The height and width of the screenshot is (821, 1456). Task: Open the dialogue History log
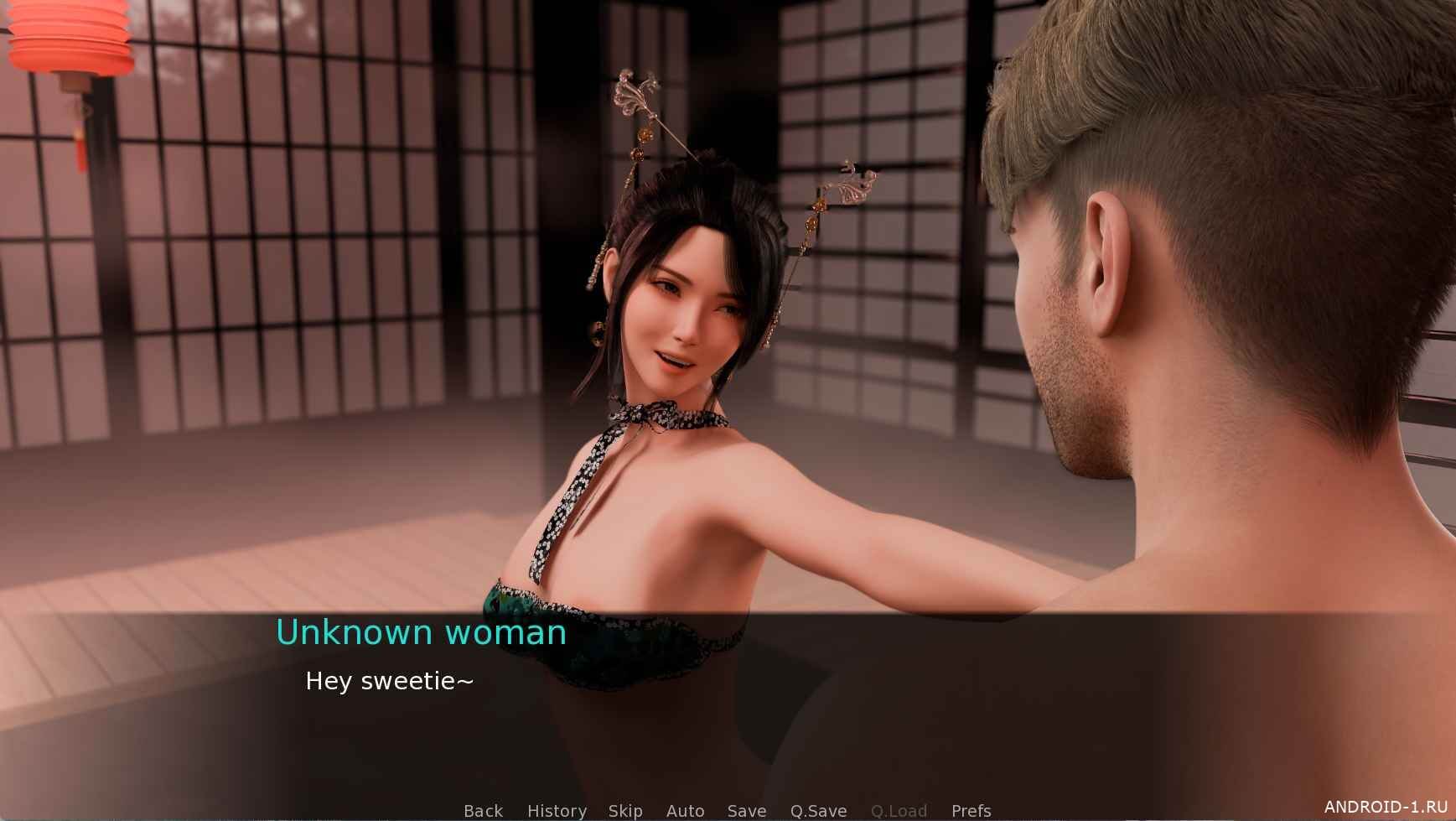557,810
